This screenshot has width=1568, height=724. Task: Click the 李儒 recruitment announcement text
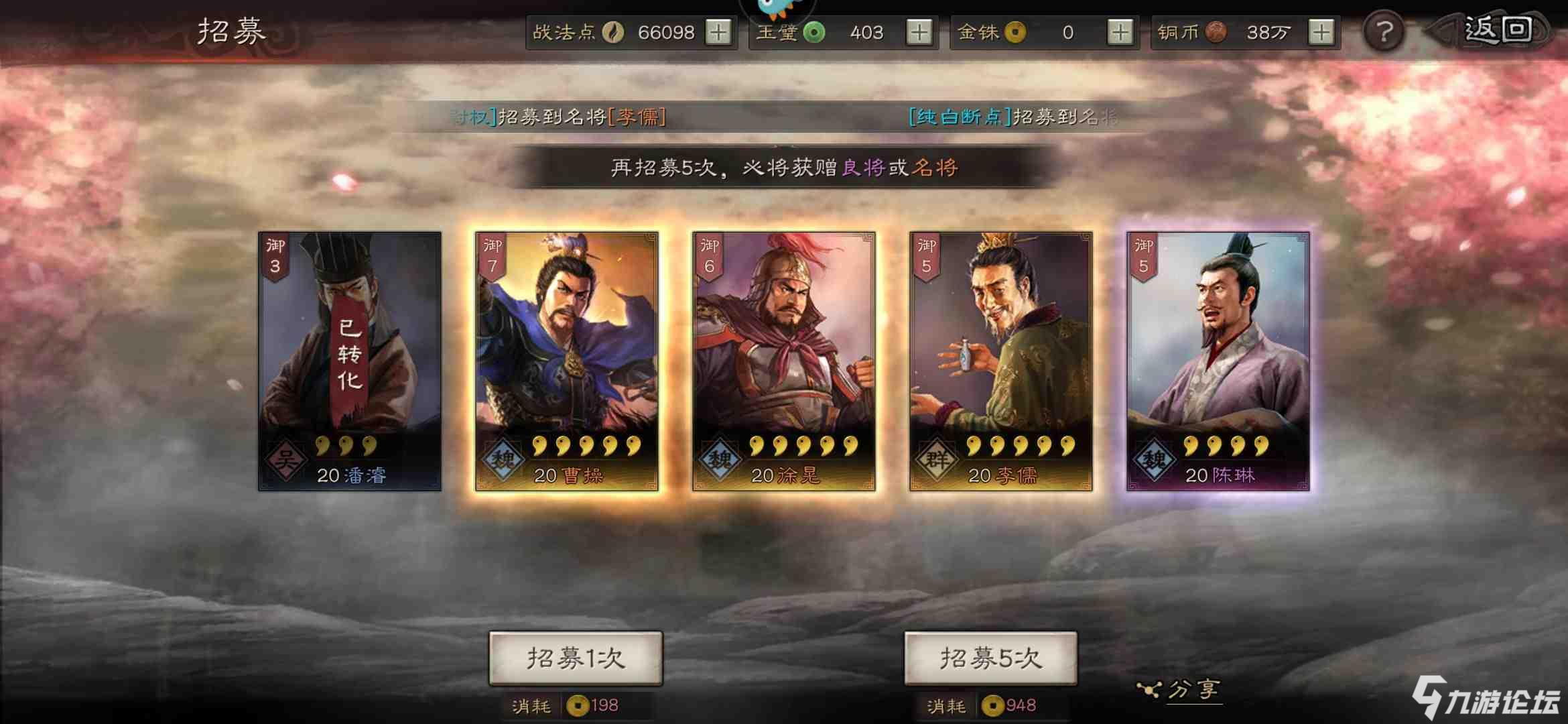tap(560, 116)
